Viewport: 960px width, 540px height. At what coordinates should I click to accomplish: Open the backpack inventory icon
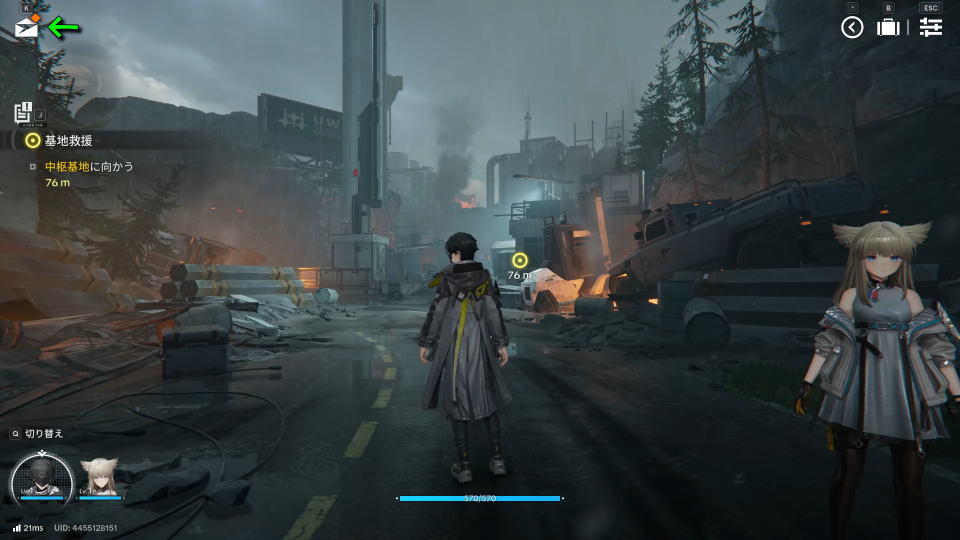[888, 28]
